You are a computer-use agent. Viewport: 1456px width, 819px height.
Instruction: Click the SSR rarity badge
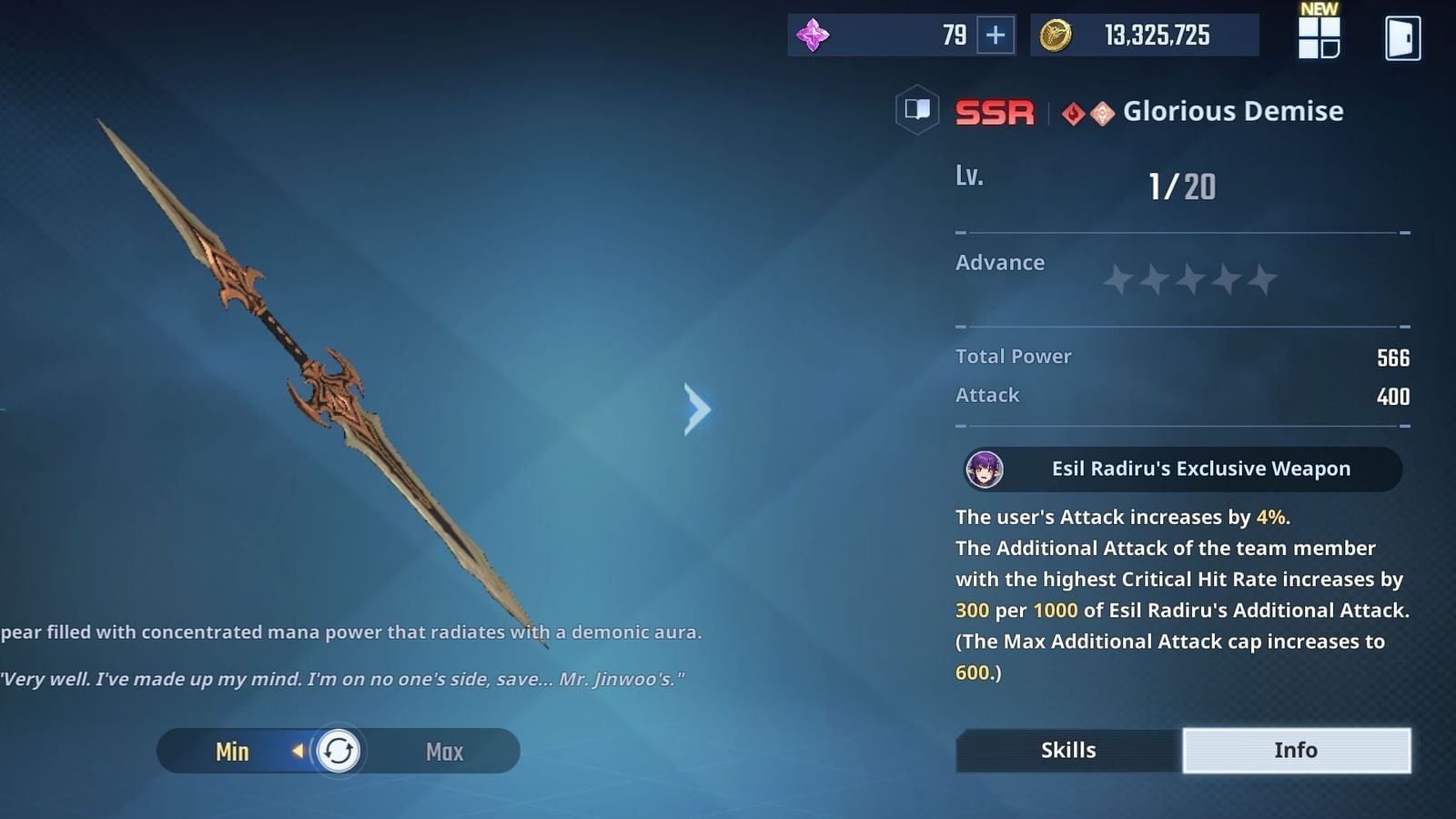pyautogui.click(x=995, y=111)
